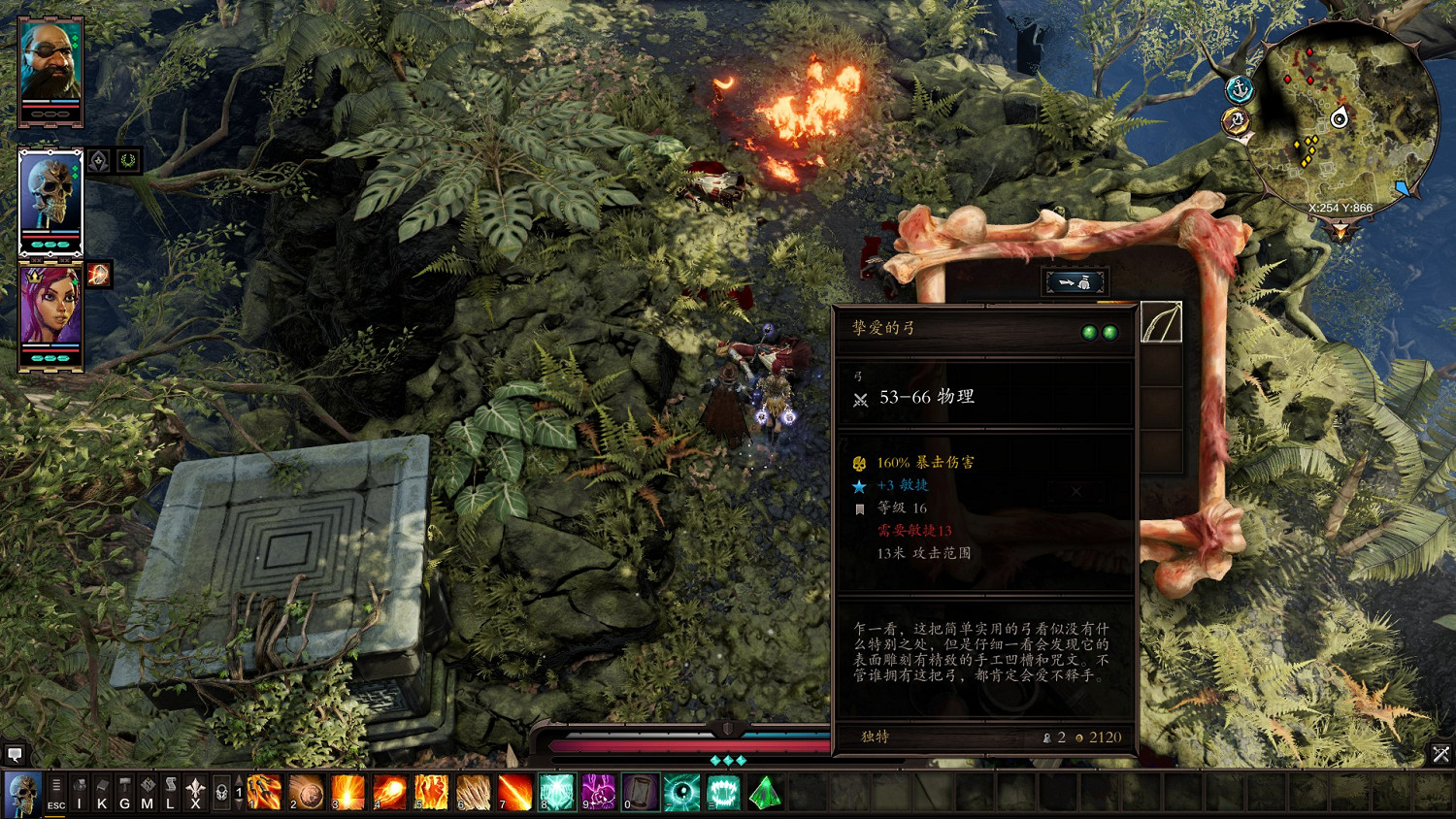Click the anchor waypoints icon beside the minimap
This screenshot has width=1456, height=819.
tap(1240, 87)
